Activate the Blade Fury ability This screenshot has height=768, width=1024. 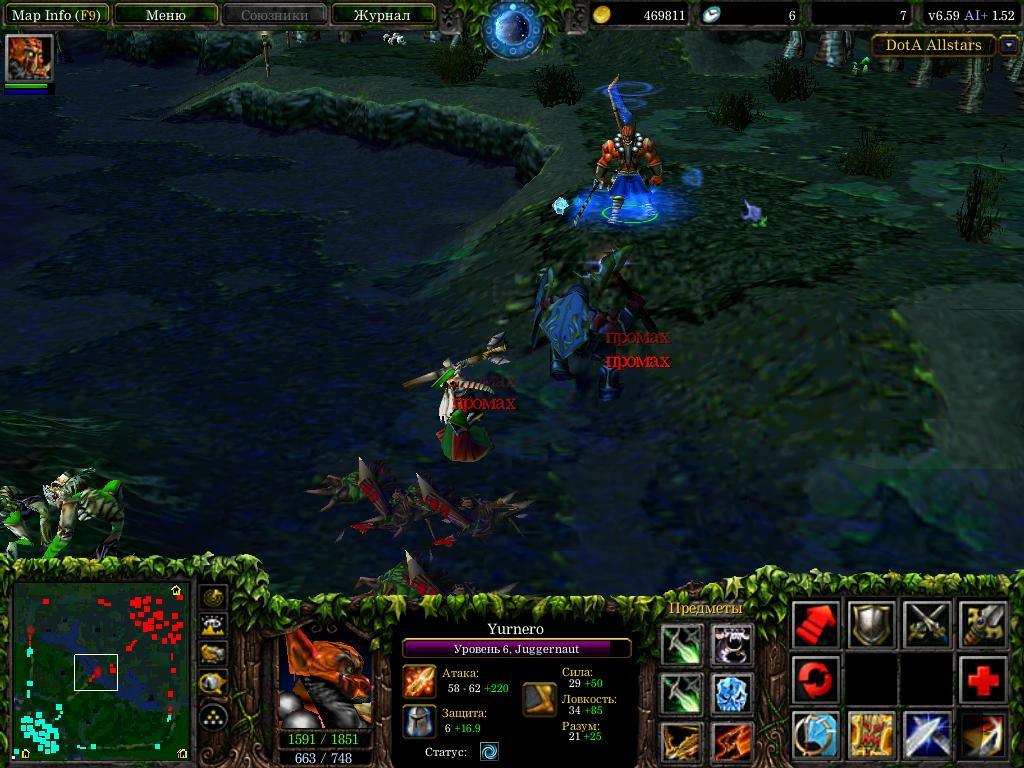(816, 736)
